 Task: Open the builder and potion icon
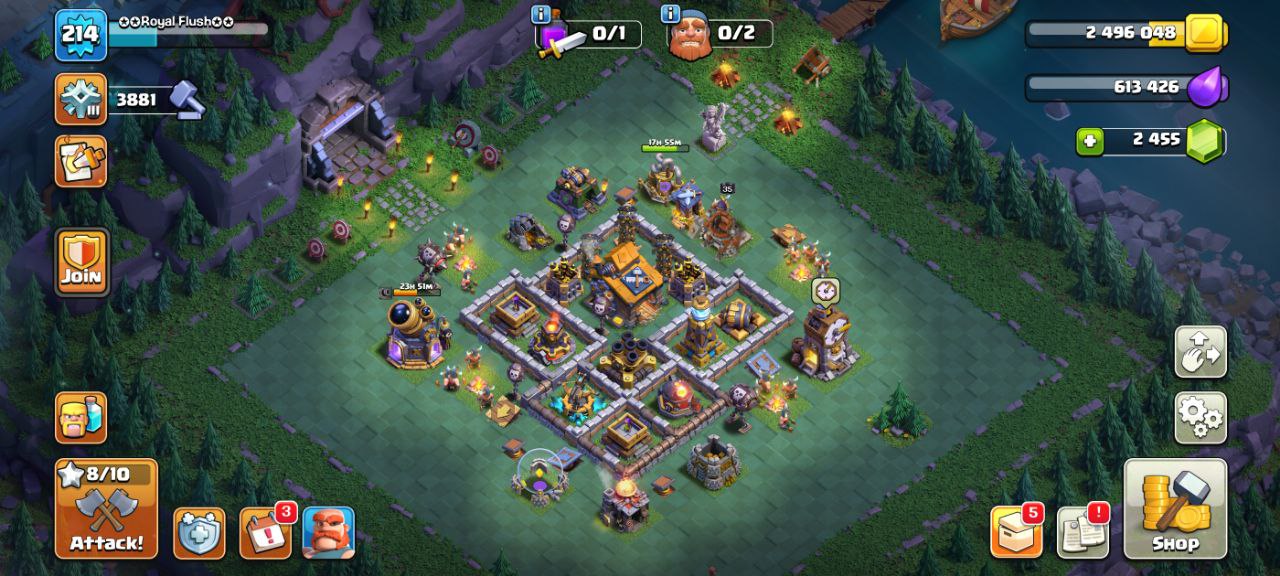81,417
